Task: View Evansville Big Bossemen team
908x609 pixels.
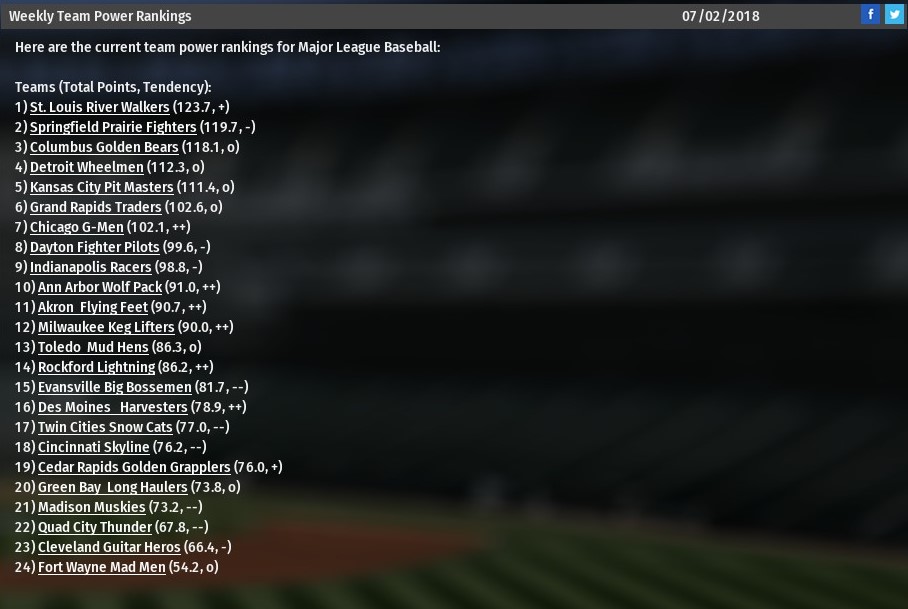Action: click(x=114, y=387)
